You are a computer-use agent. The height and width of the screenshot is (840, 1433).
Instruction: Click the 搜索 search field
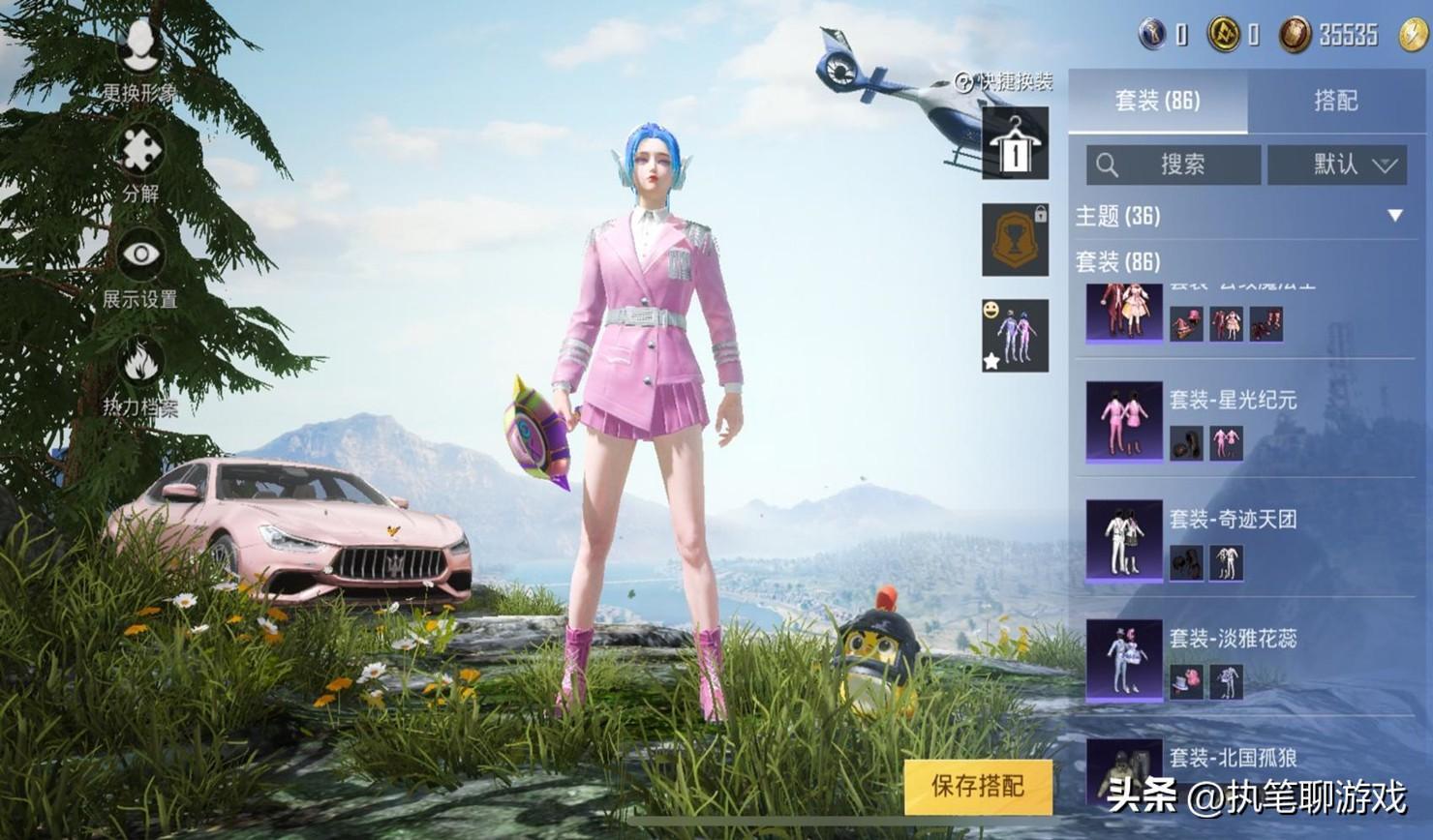(x=1174, y=165)
